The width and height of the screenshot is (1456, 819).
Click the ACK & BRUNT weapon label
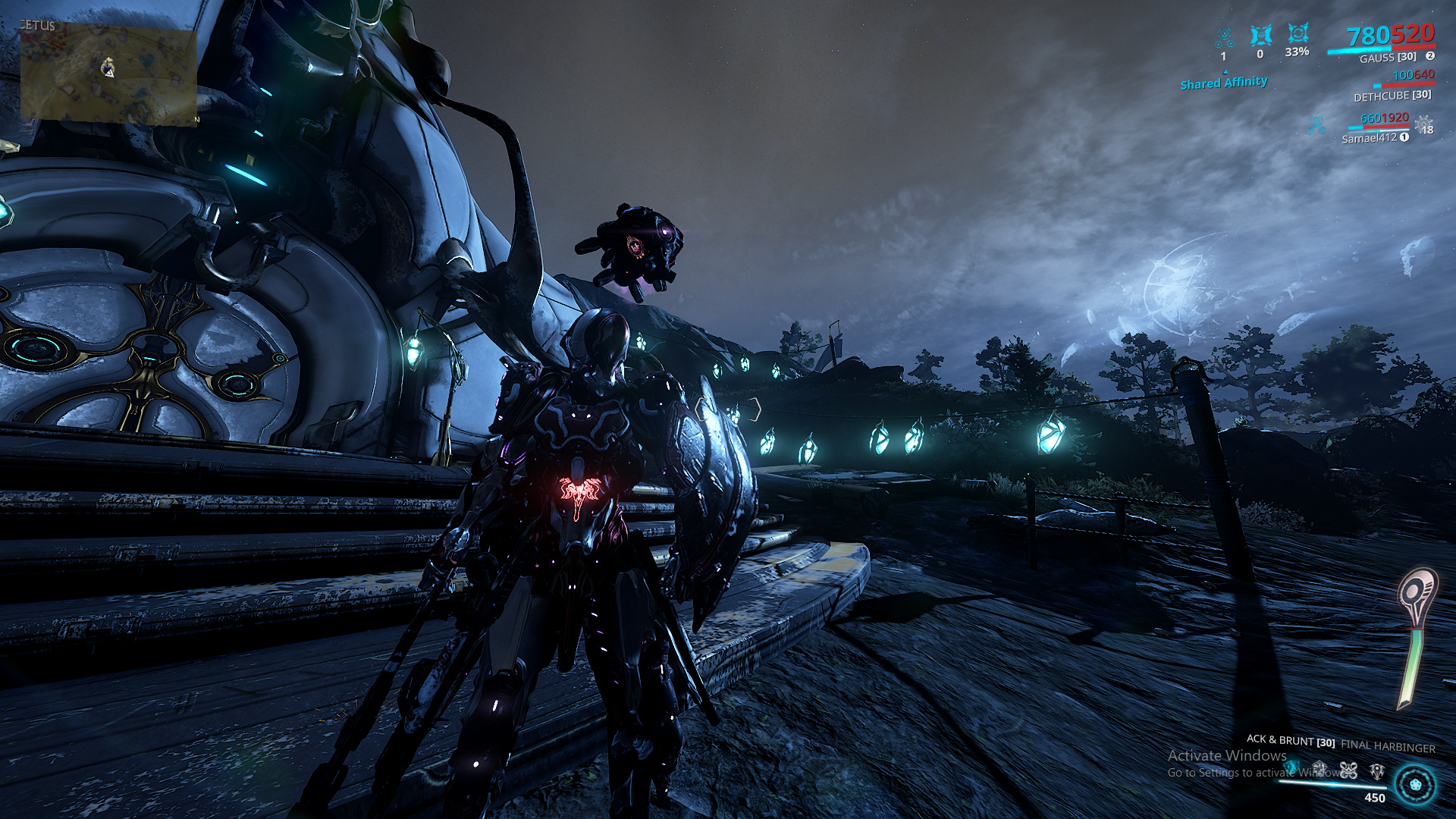[x=1290, y=741]
